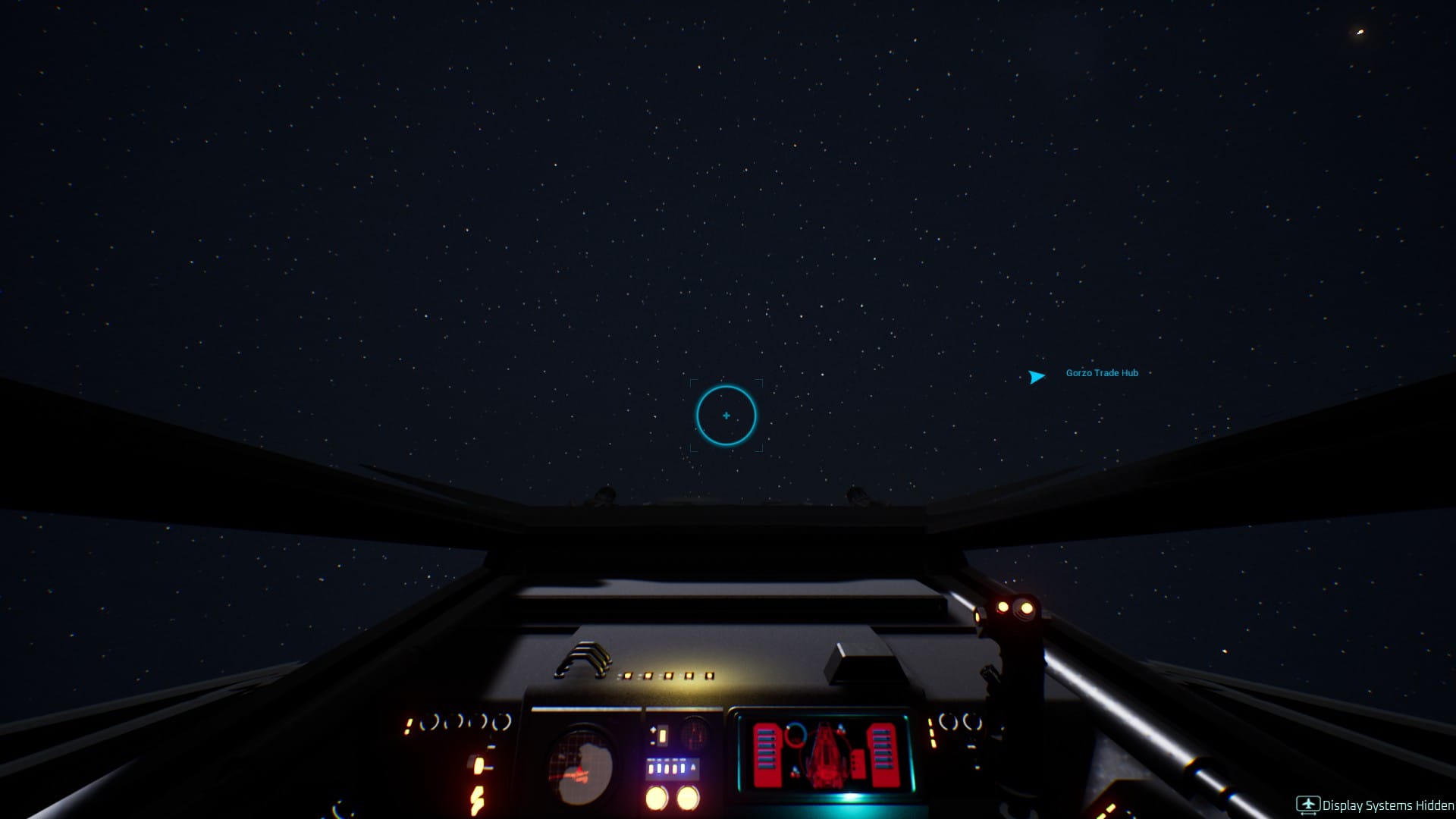Adjust the vertical gauge between the plus and minus marks
This screenshot has width=1456, height=819.
662,736
